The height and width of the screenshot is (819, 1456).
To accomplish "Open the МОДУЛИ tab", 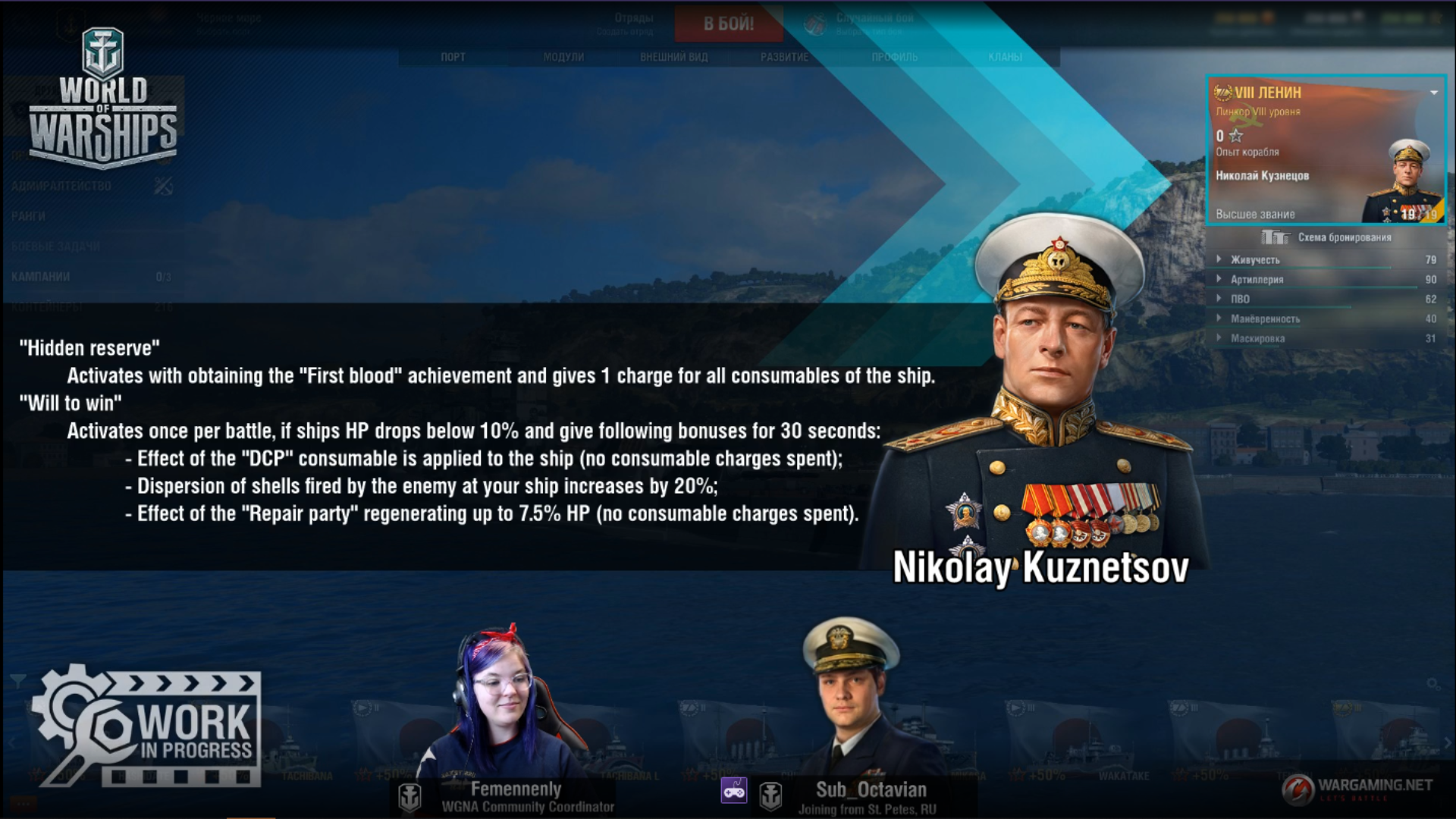I will [563, 57].
